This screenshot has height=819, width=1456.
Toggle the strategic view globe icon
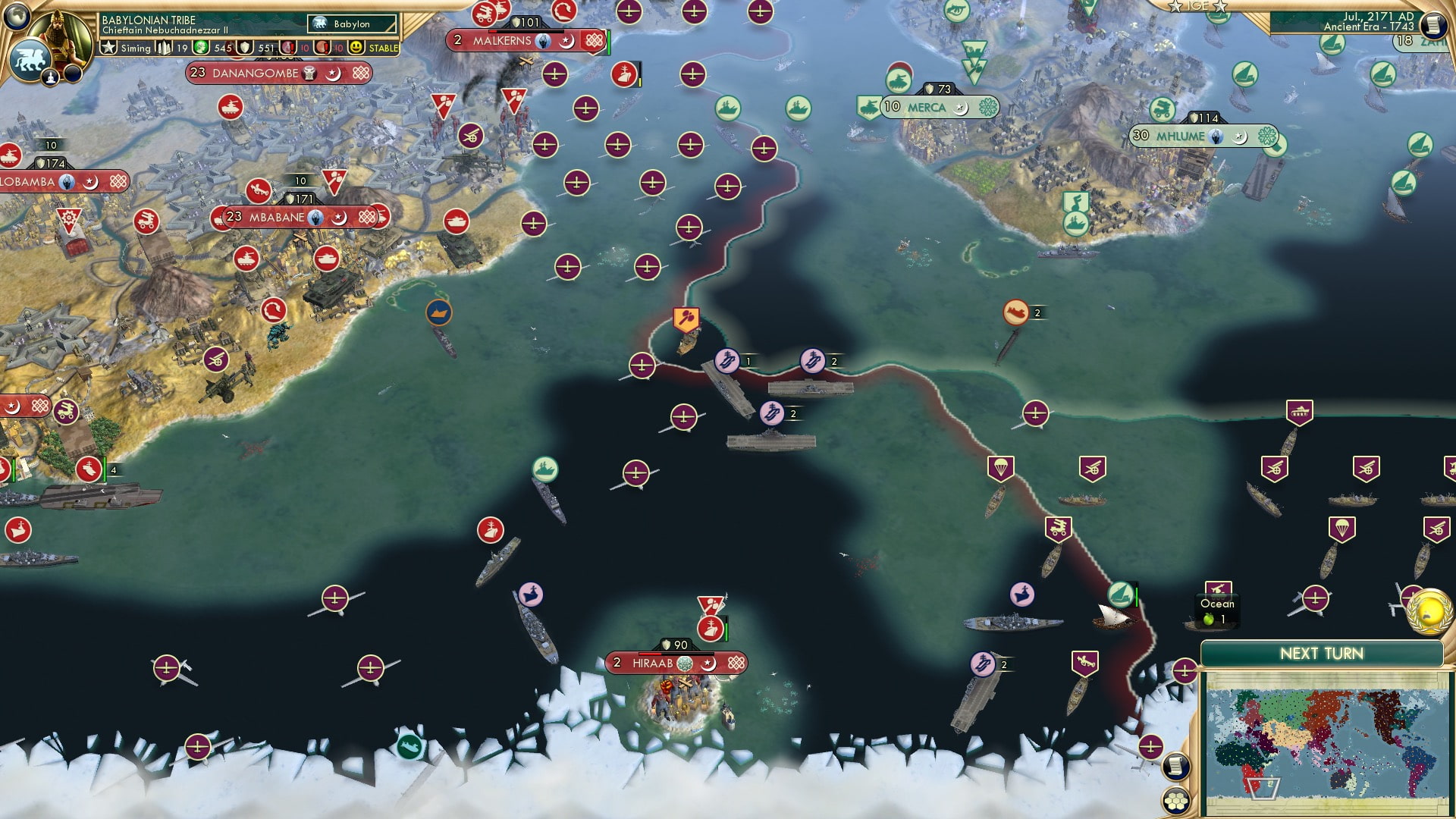tap(17, 17)
